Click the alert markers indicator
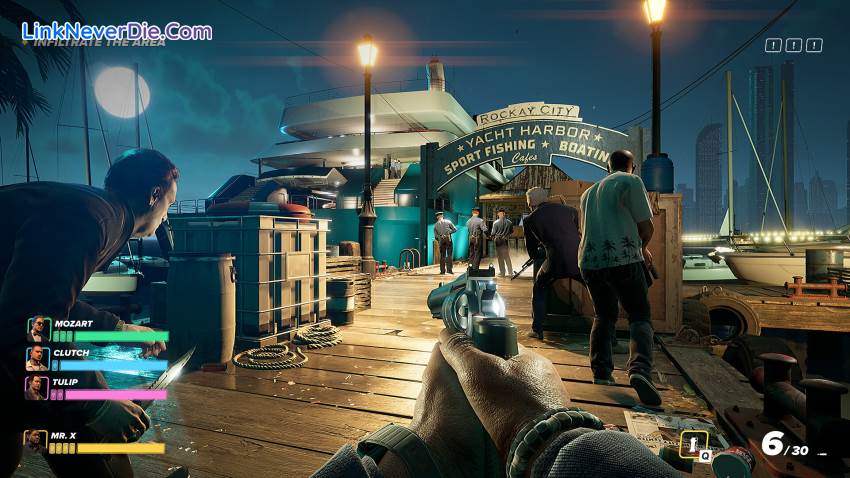Screen dimensions: 850x478 coord(793,45)
